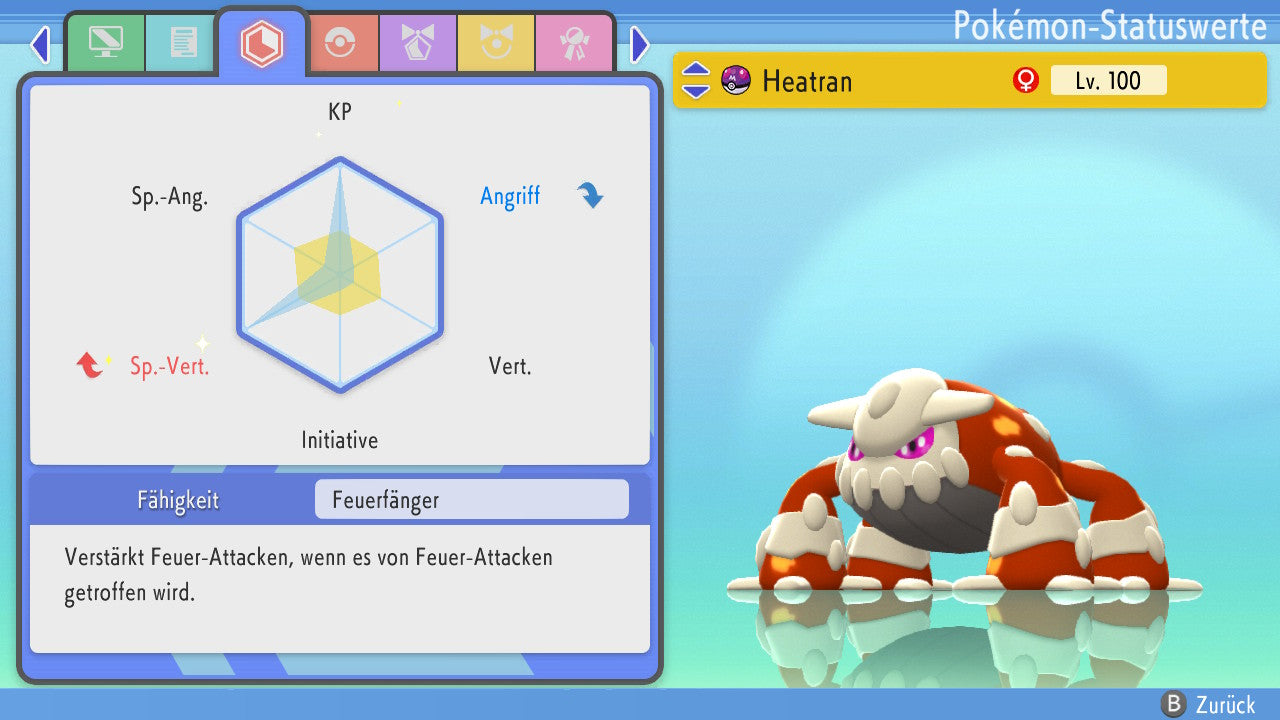Click the left arrow beside the tabs
The width and height of the screenshot is (1280, 720).
(40, 44)
